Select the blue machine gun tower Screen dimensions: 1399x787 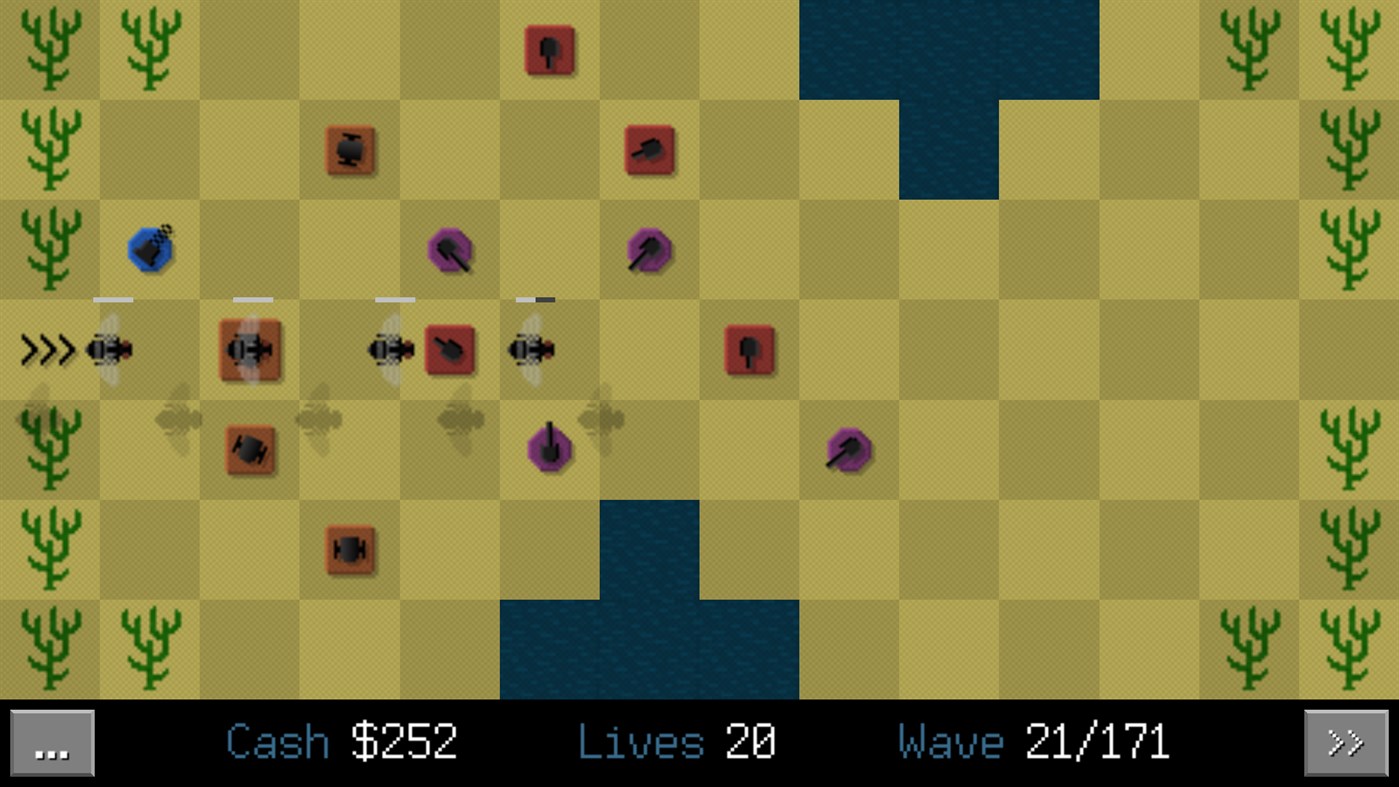coord(148,250)
